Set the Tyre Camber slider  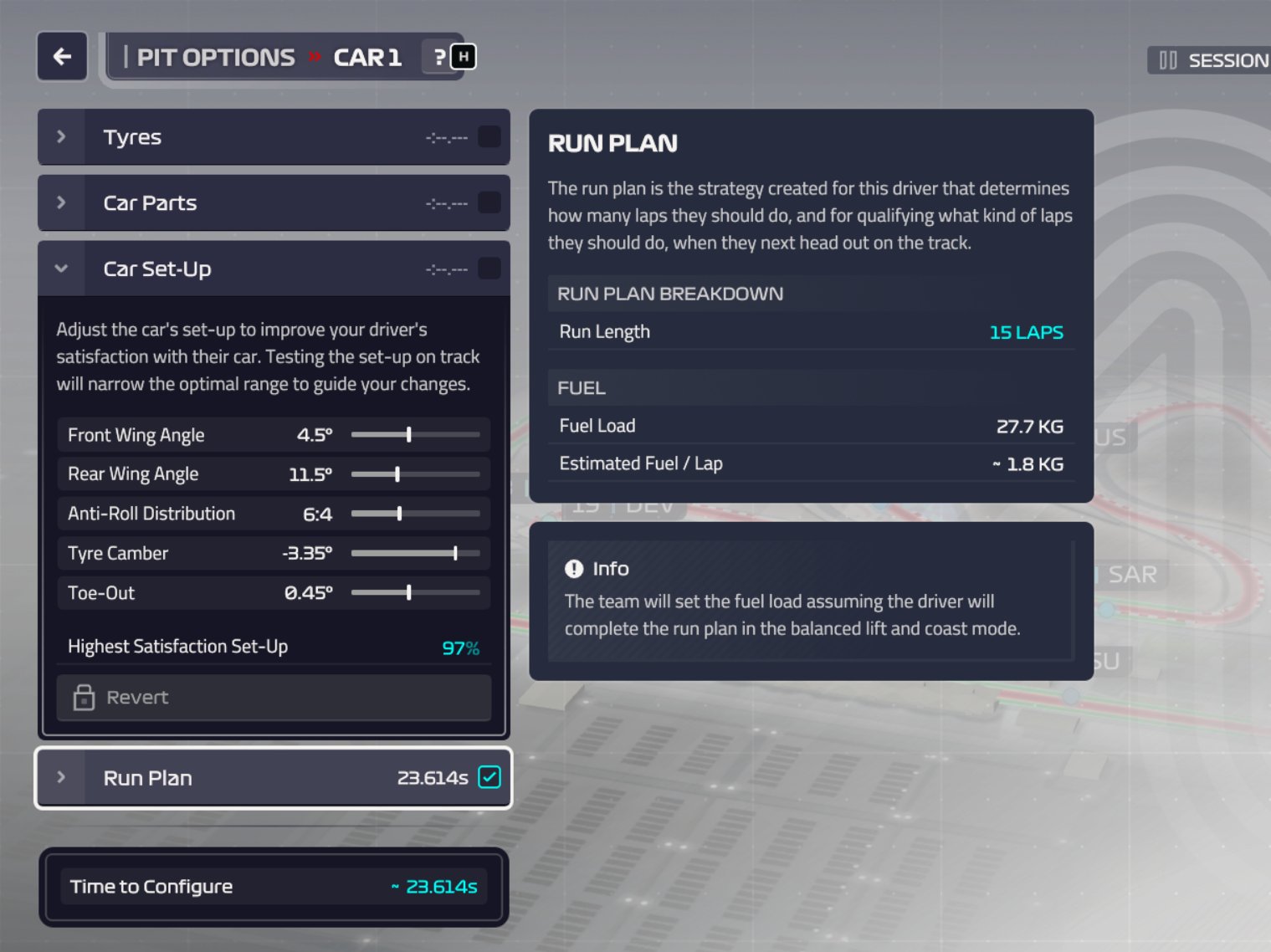coord(455,553)
